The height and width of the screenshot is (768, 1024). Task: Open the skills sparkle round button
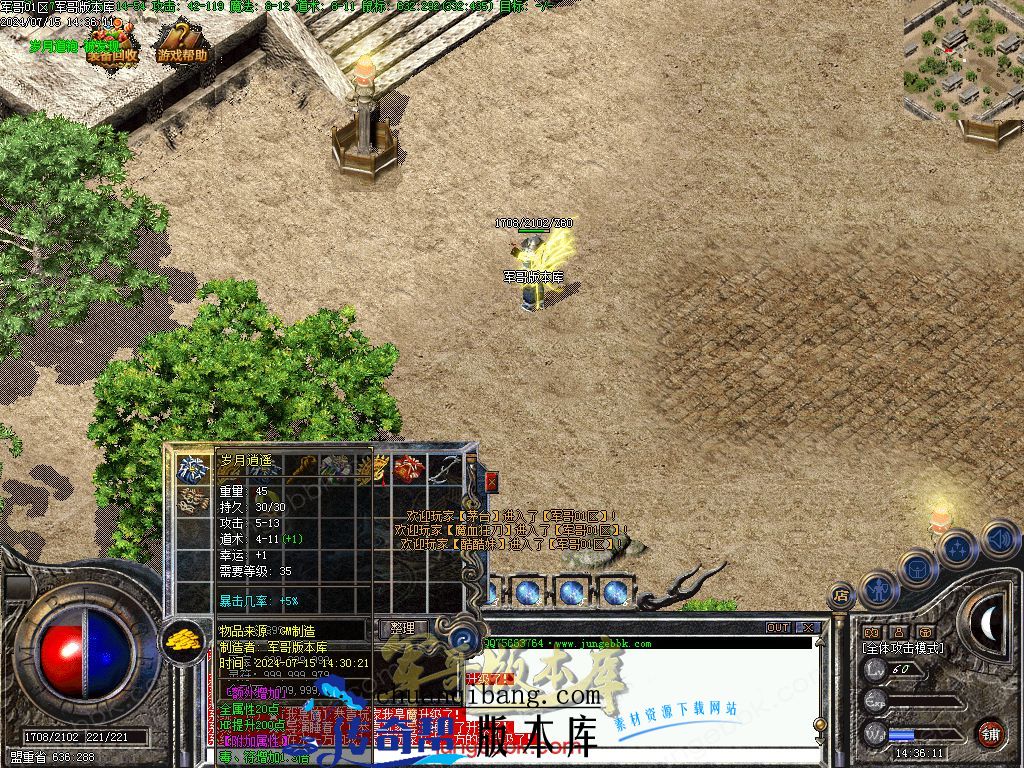(957, 549)
